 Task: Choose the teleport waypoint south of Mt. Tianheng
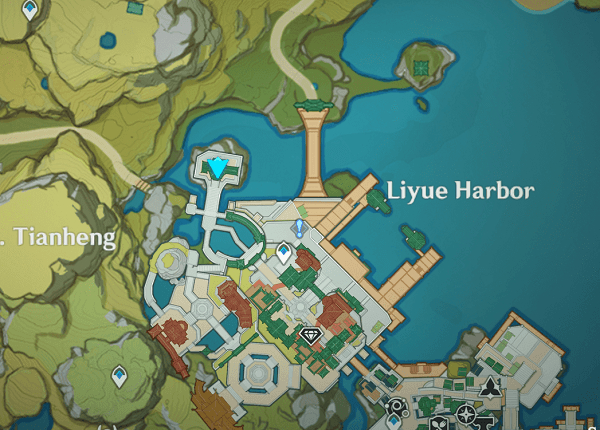tap(119, 376)
